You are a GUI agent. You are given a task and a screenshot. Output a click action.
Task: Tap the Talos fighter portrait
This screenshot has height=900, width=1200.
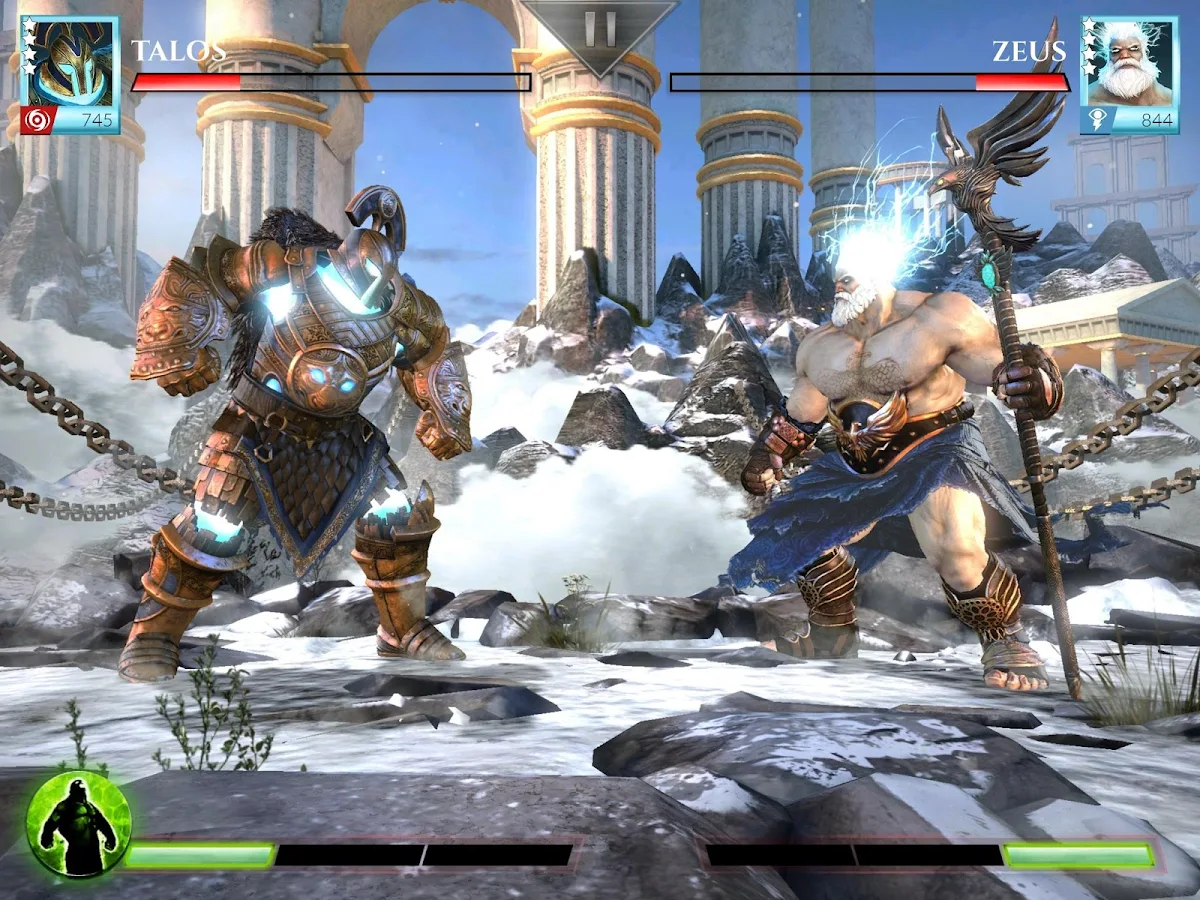click(70, 62)
